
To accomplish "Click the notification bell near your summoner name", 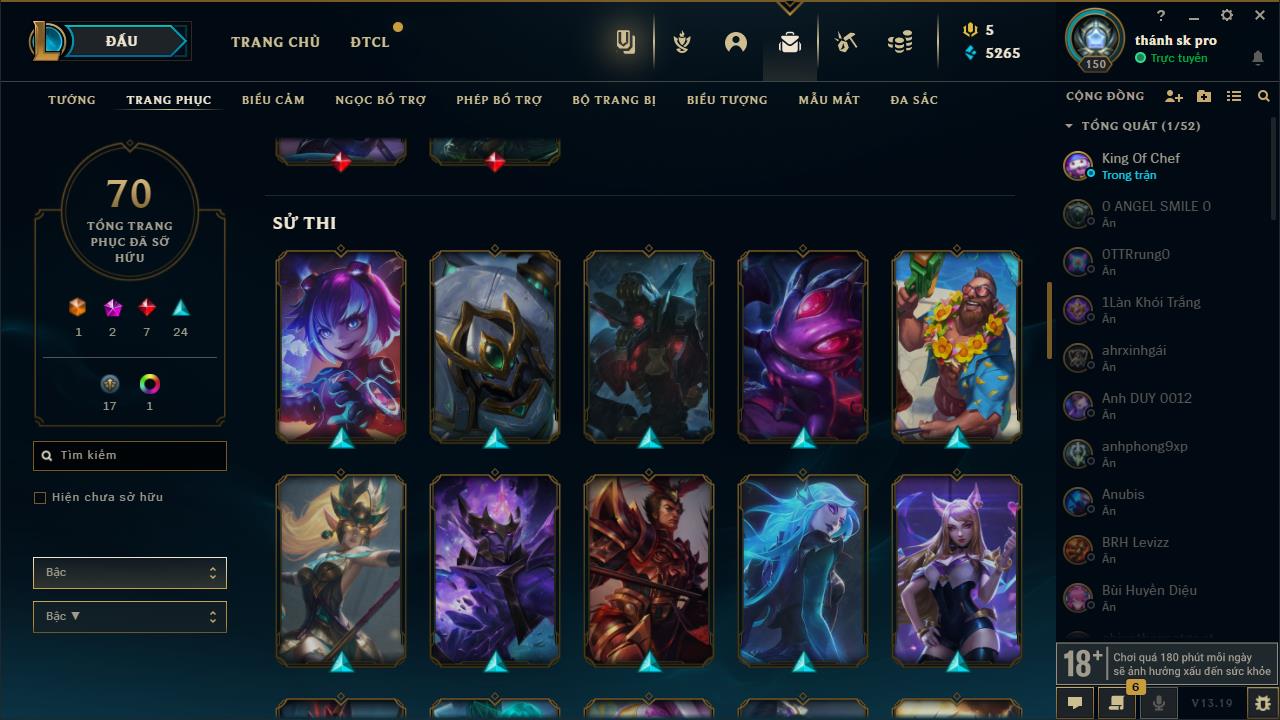I will tap(1258, 58).
